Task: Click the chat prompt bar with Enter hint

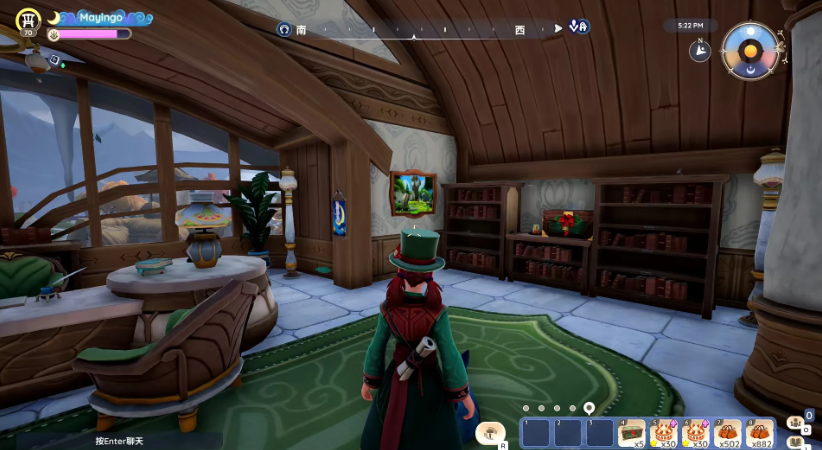Action: (x=119, y=441)
